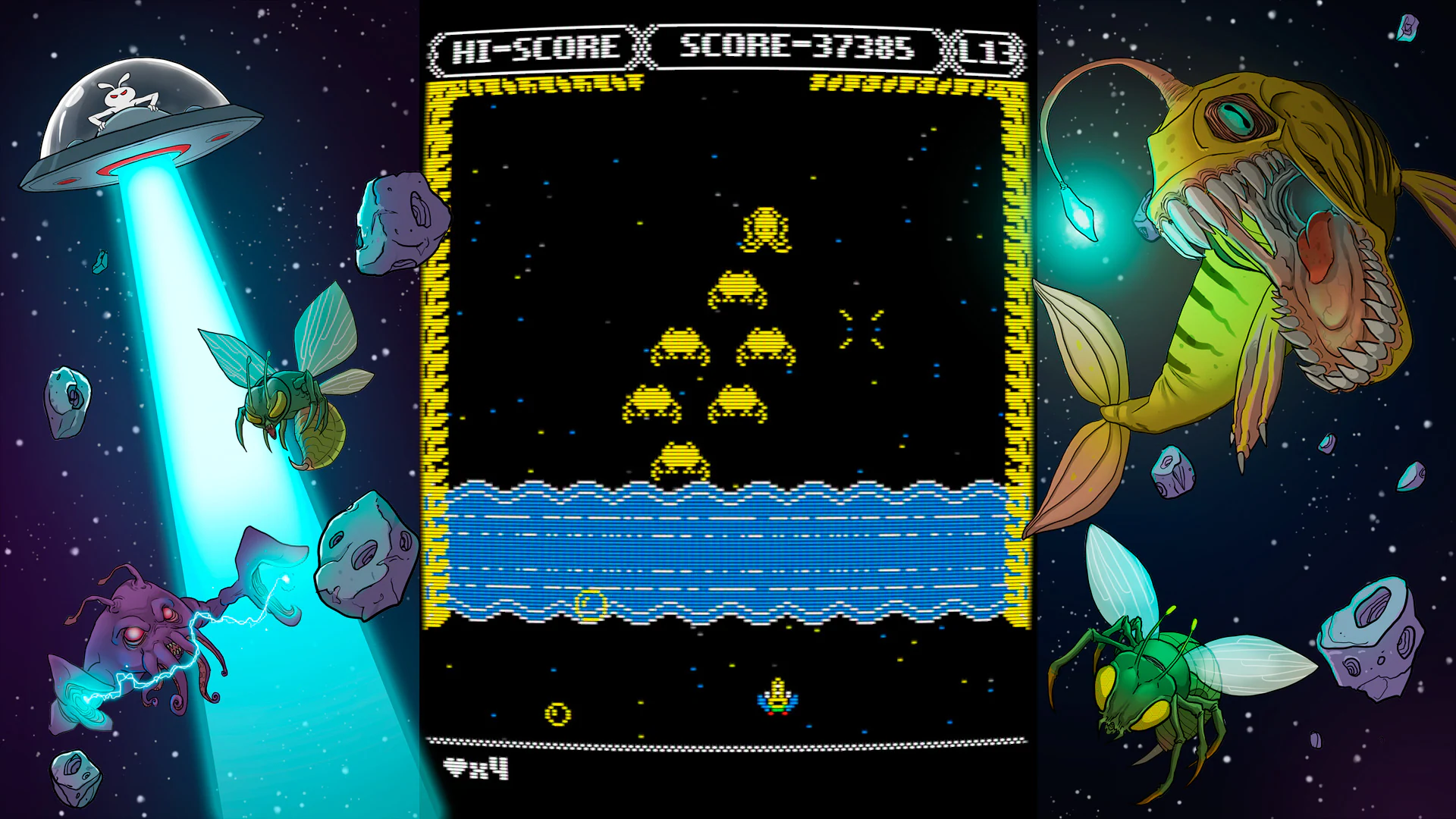Select the coin floating in the water
Viewport: 1456px width, 819px height.
(591, 603)
